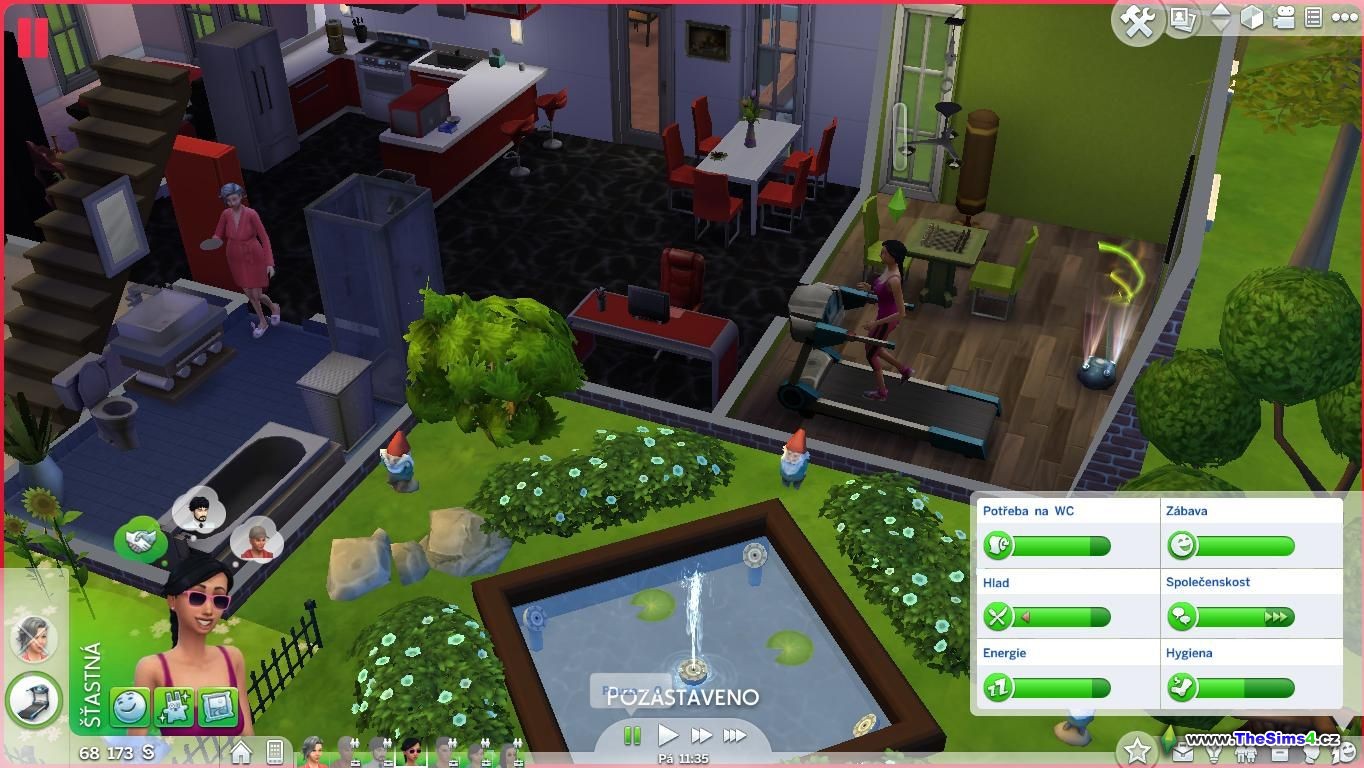Click the house icon next to funds
The width and height of the screenshot is (1364, 768).
coord(241,751)
